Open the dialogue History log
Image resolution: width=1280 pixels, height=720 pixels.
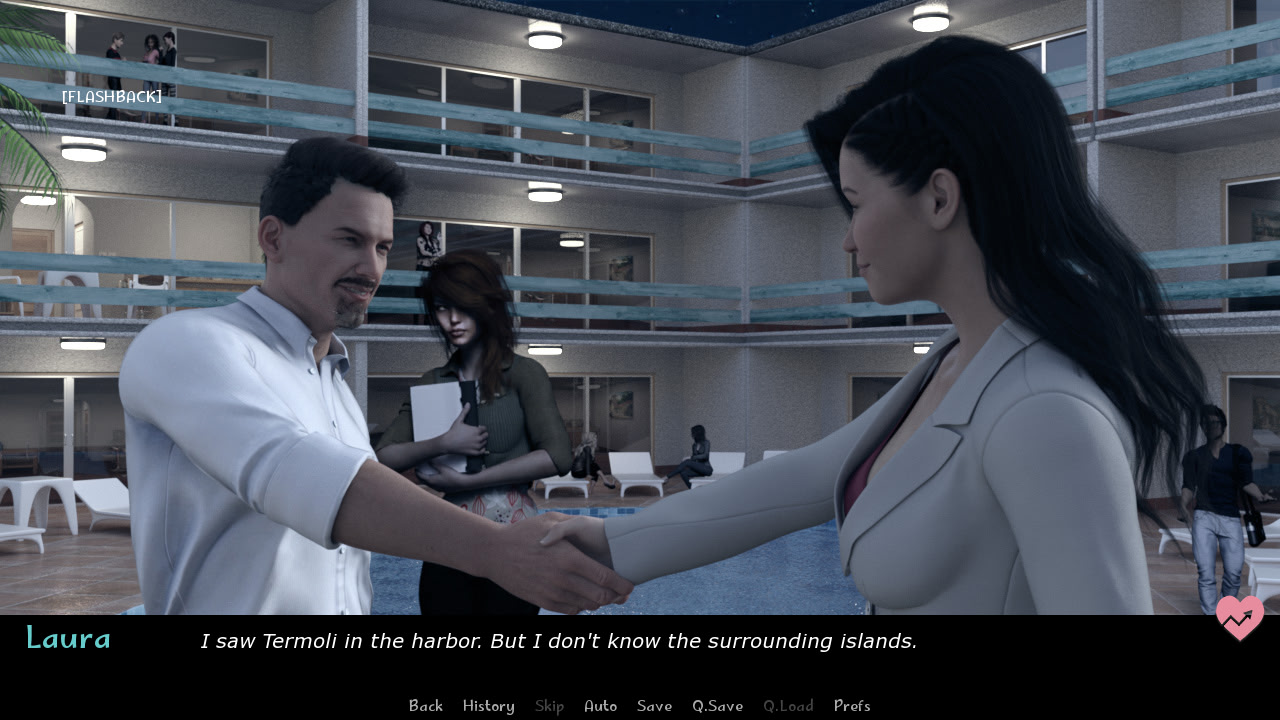[488, 706]
